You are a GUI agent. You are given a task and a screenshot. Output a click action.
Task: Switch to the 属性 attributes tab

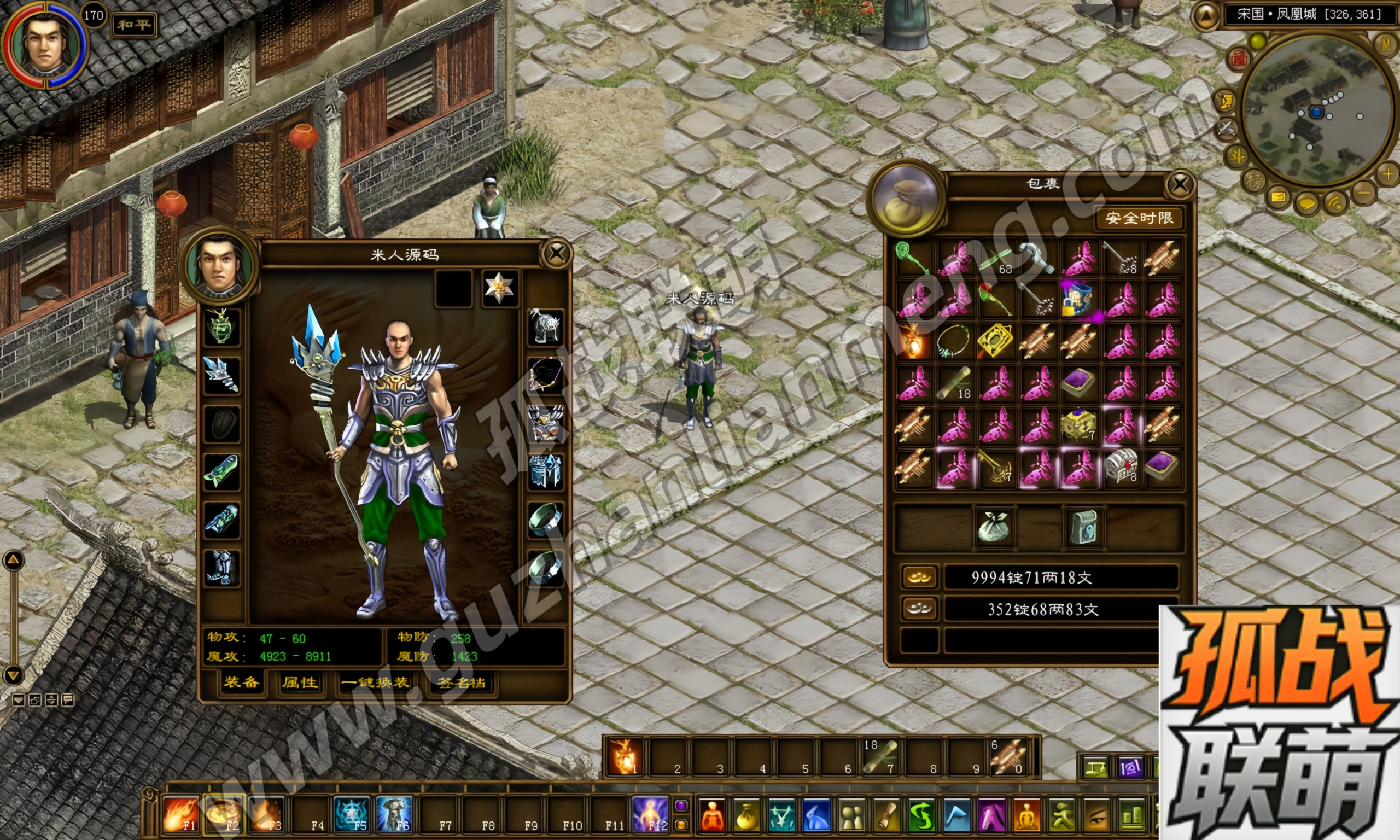[x=300, y=682]
